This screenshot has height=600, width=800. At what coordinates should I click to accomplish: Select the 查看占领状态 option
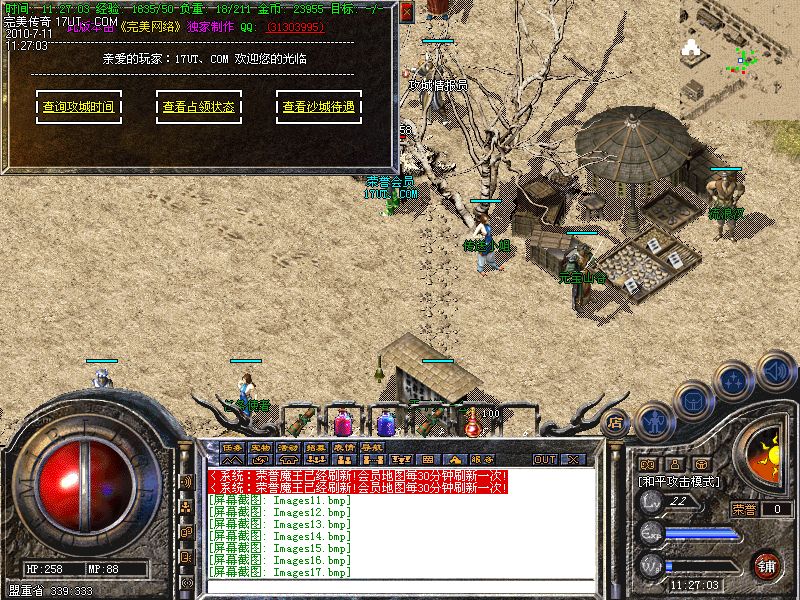coord(198,107)
